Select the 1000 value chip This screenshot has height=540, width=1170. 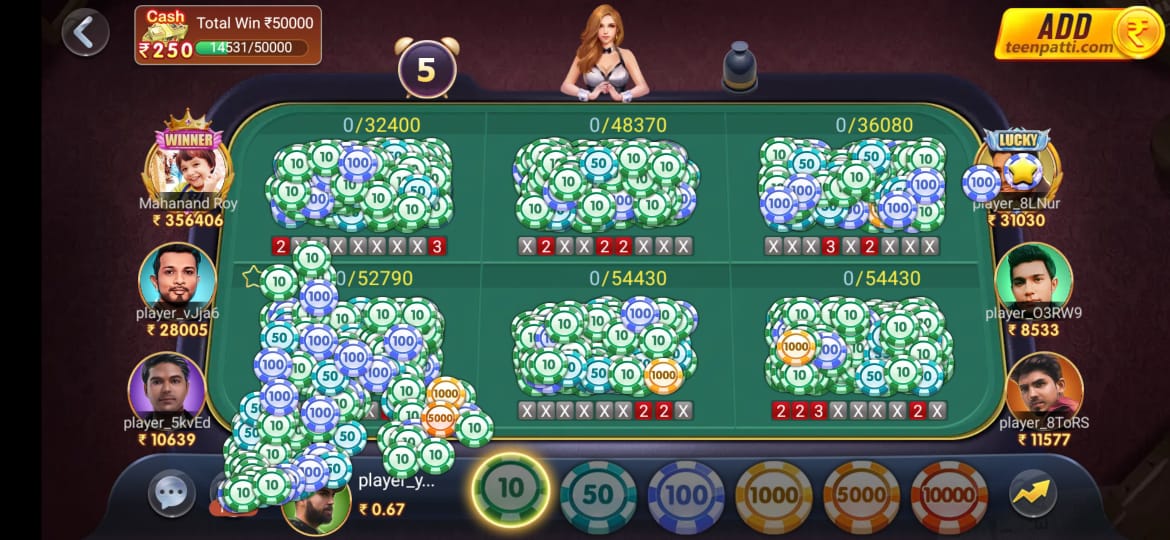coord(773,495)
